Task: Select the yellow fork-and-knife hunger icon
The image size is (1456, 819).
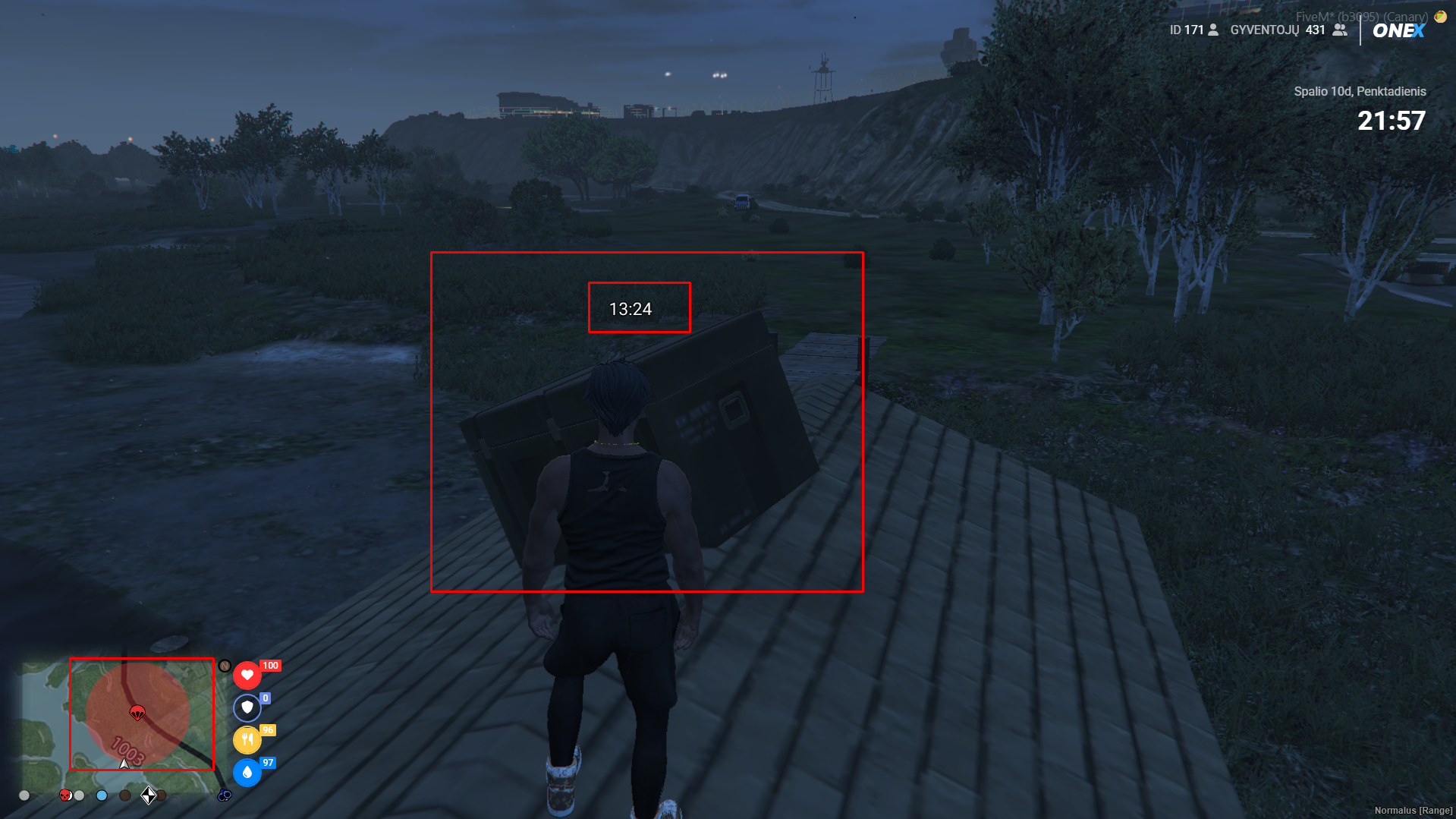Action: pyautogui.click(x=247, y=739)
